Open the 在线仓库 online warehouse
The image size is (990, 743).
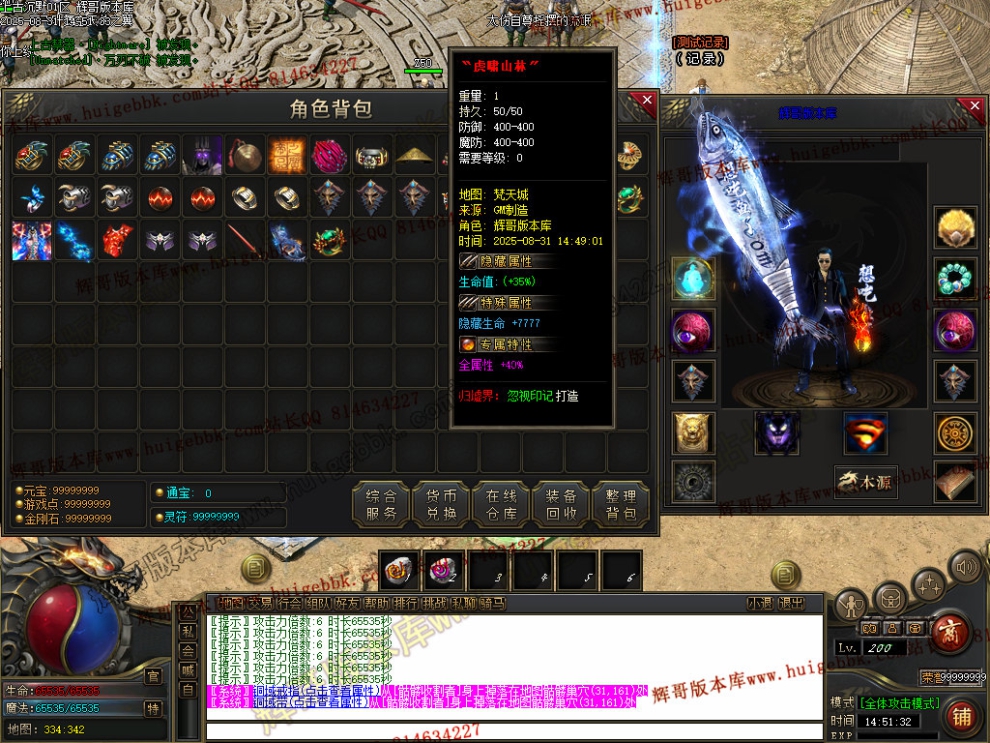click(x=501, y=505)
